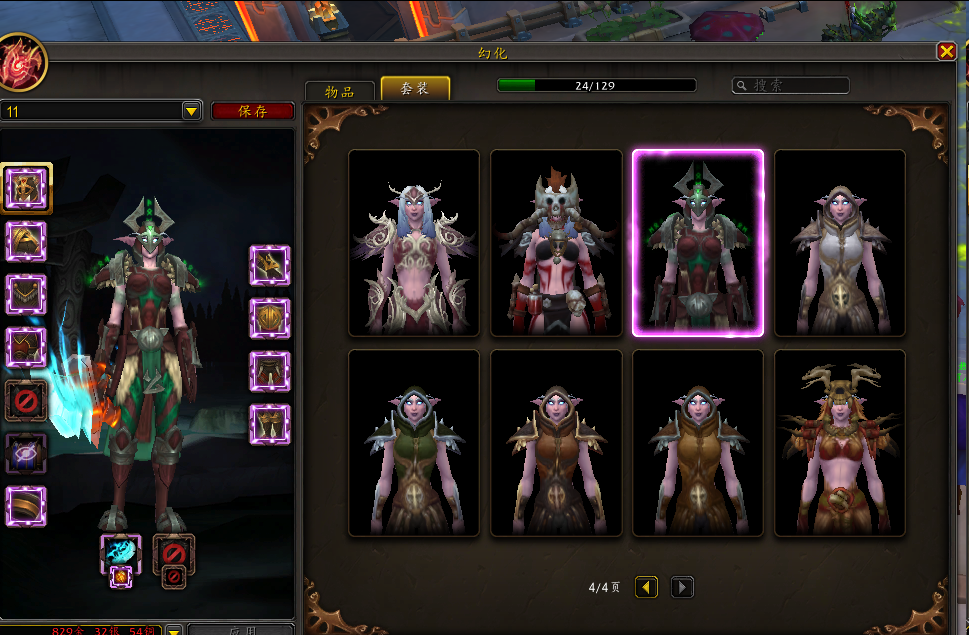This screenshot has height=635, width=969.
Task: Choose the blue-haired white armor set
Action: pyautogui.click(x=414, y=243)
